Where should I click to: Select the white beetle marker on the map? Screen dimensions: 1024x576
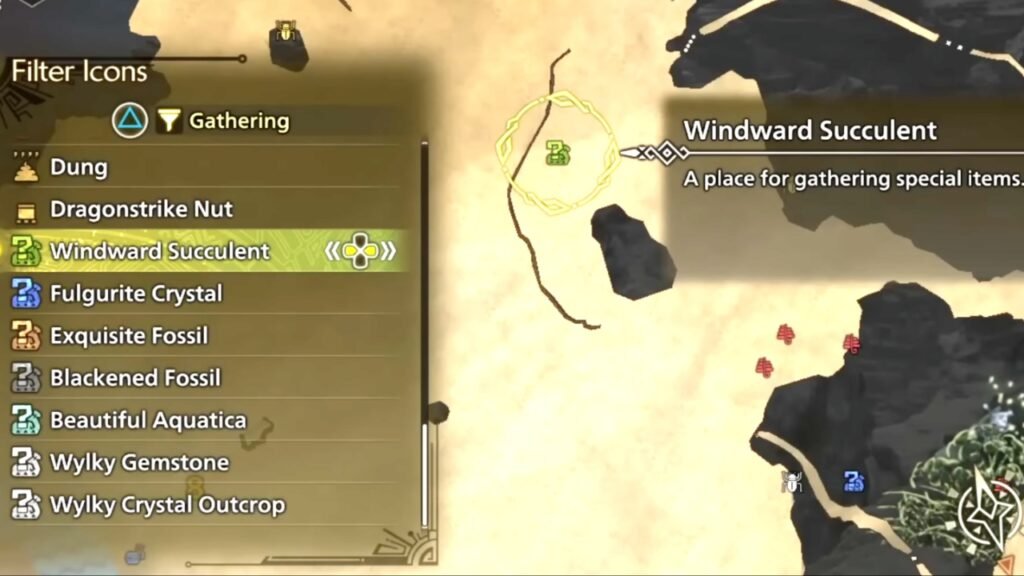(x=792, y=483)
